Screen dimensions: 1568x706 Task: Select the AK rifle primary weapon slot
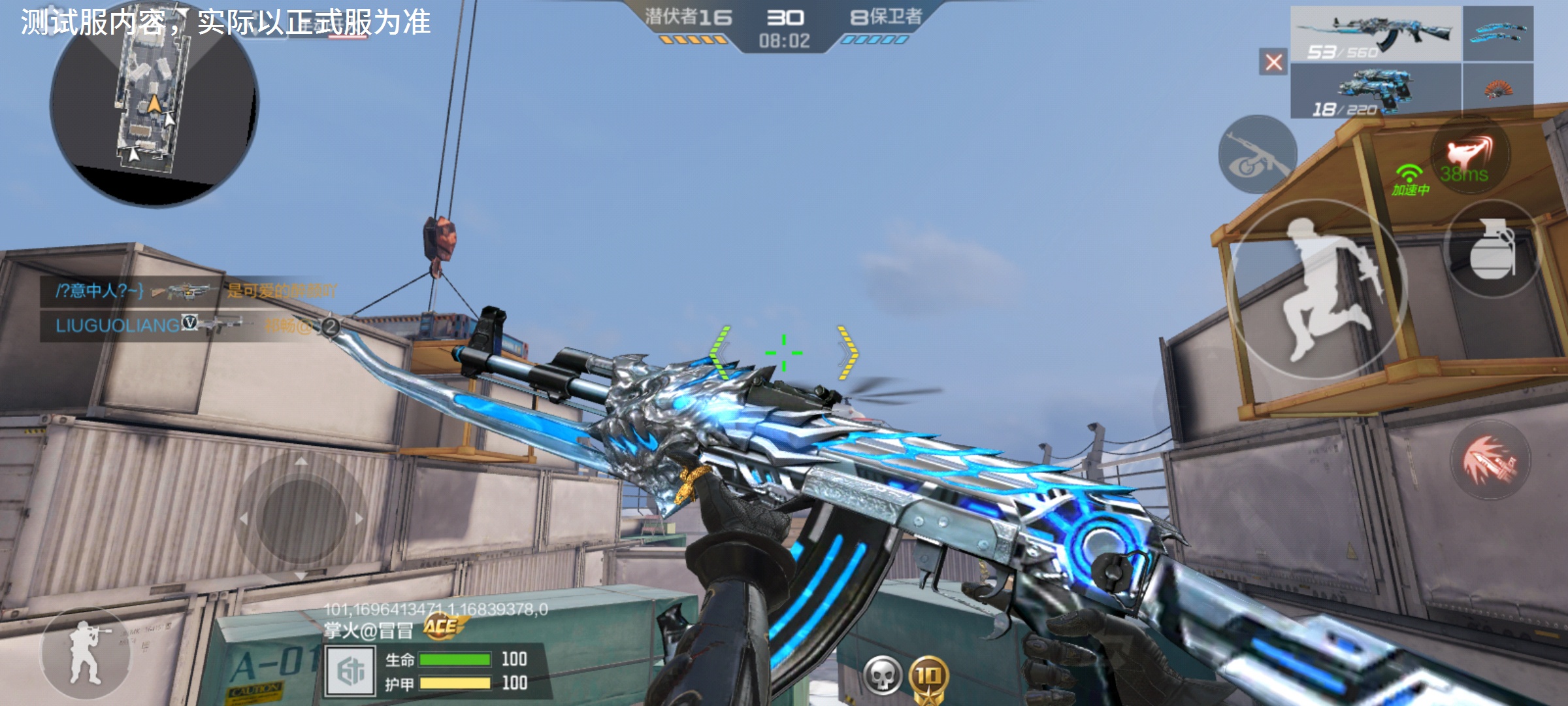point(1375,34)
